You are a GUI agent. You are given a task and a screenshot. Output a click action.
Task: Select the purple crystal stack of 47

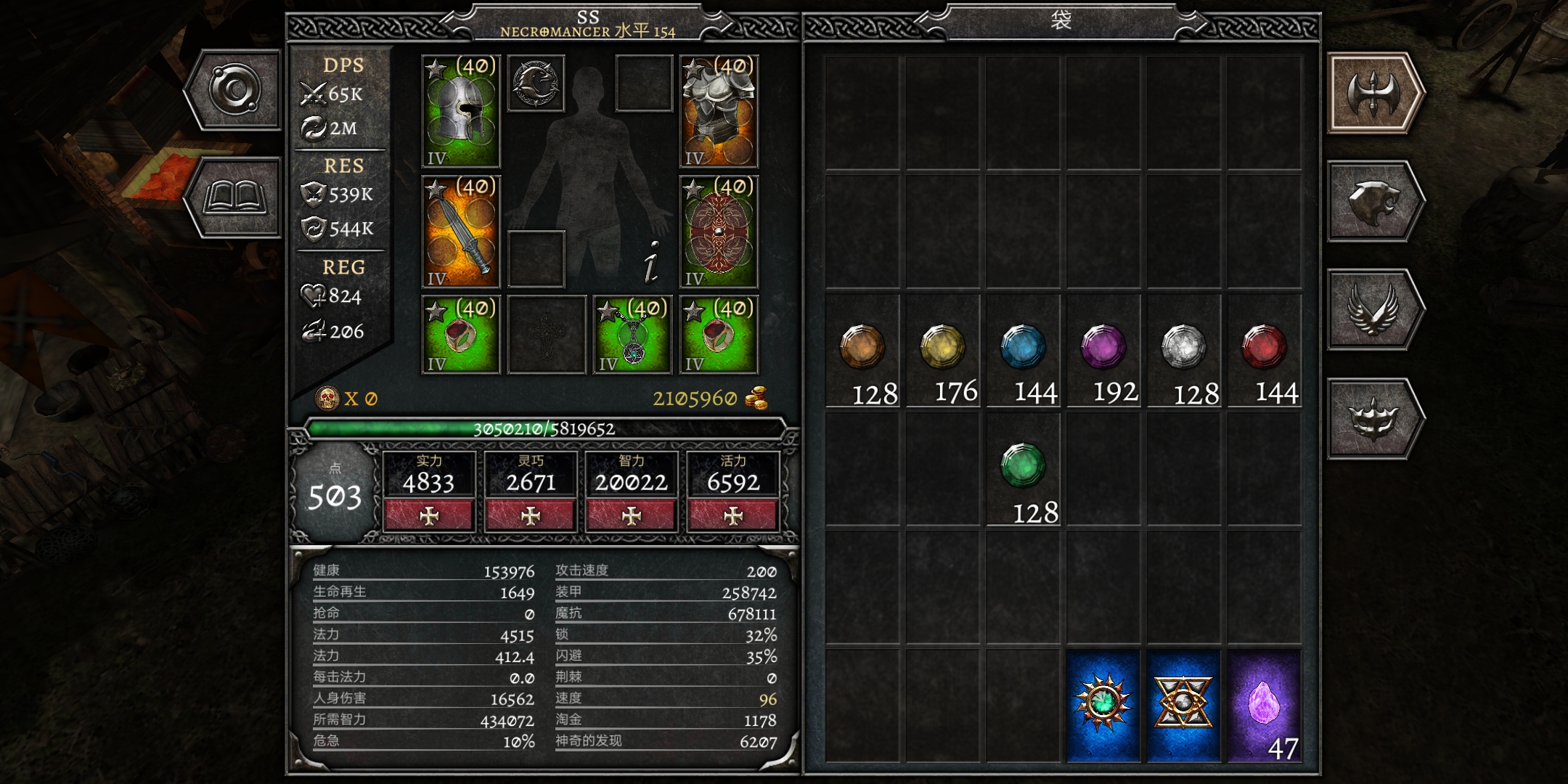[1264, 706]
